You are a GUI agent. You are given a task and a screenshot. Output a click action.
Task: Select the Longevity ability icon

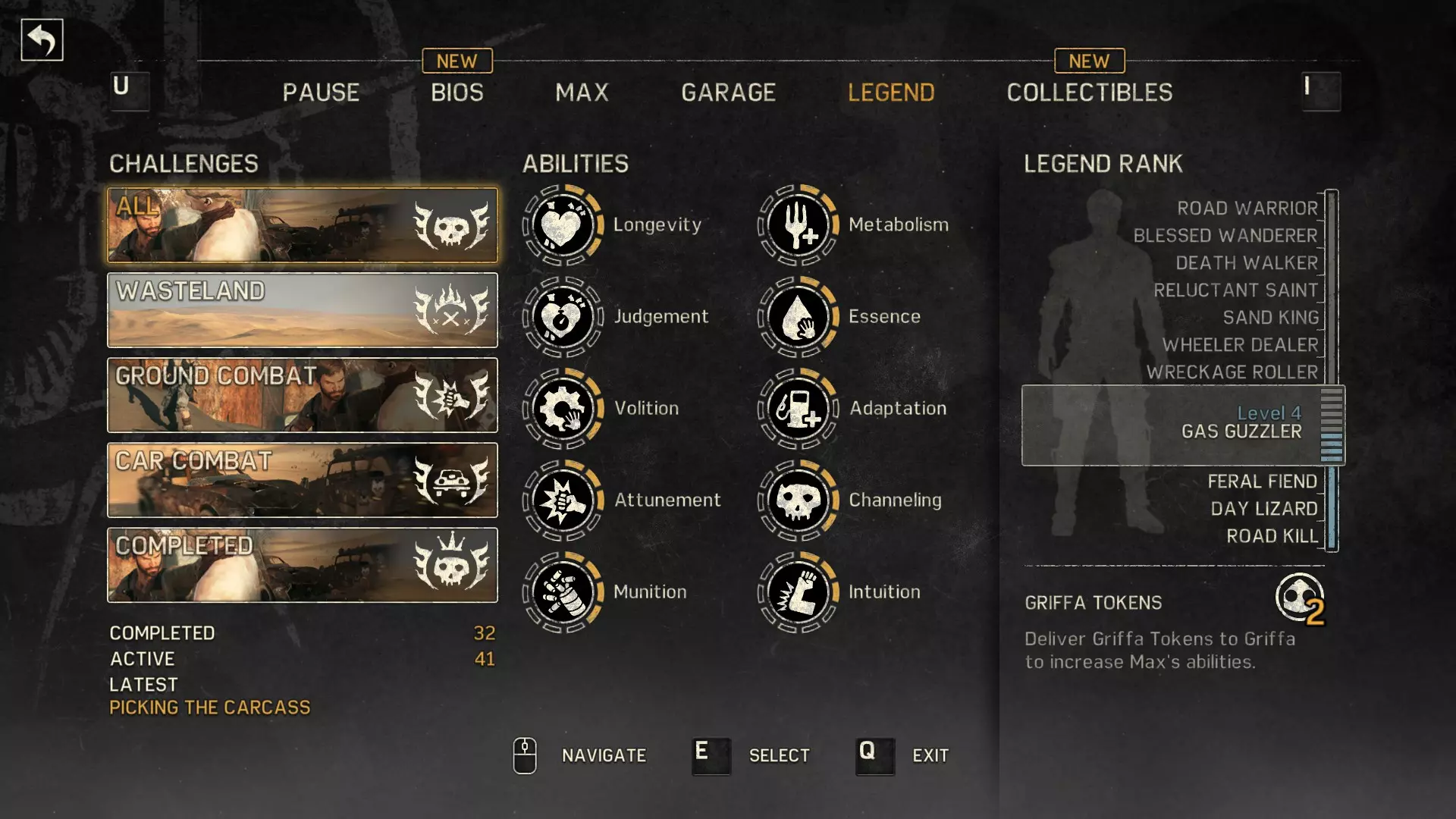click(x=563, y=225)
